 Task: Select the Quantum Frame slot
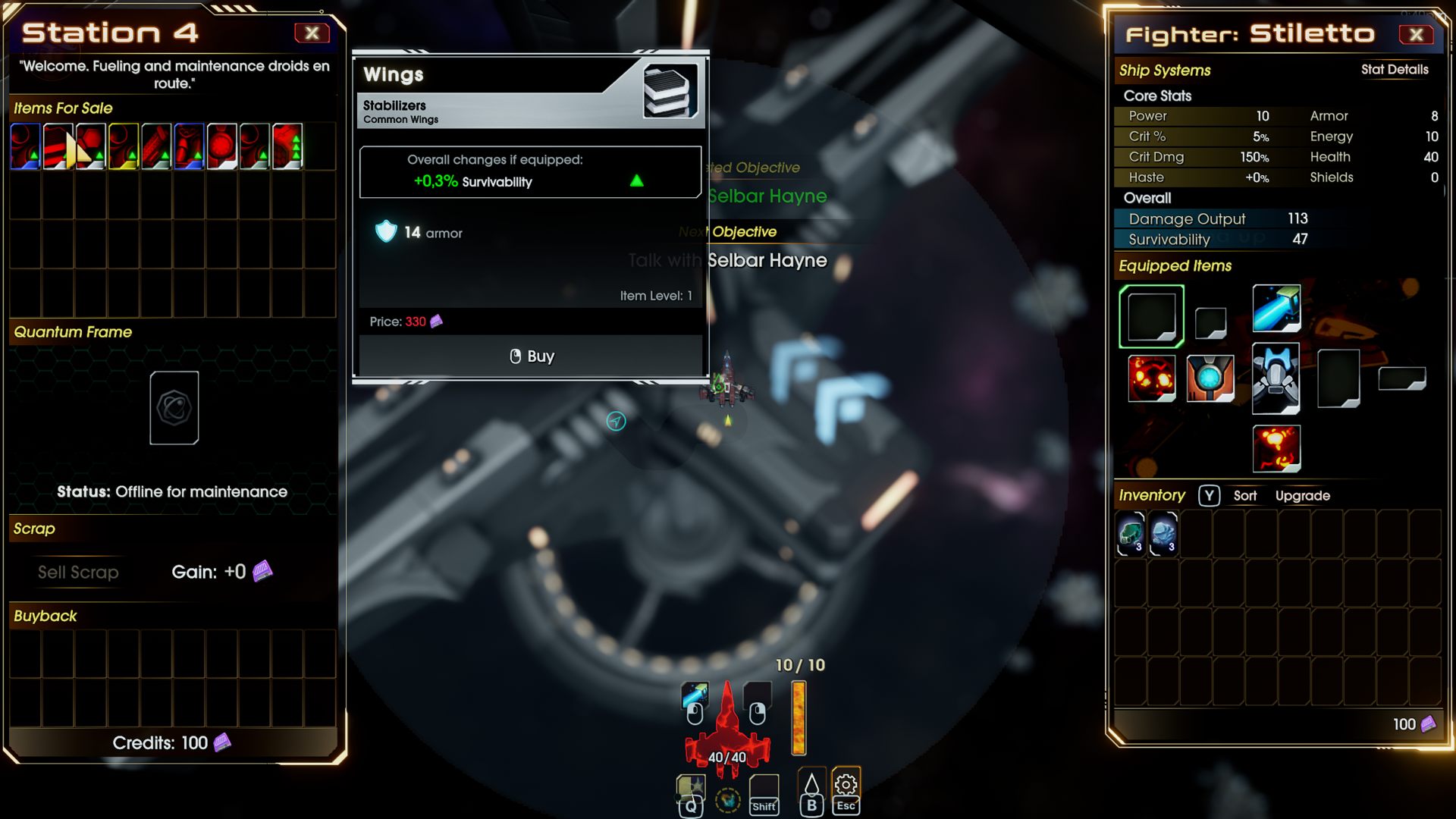[174, 408]
